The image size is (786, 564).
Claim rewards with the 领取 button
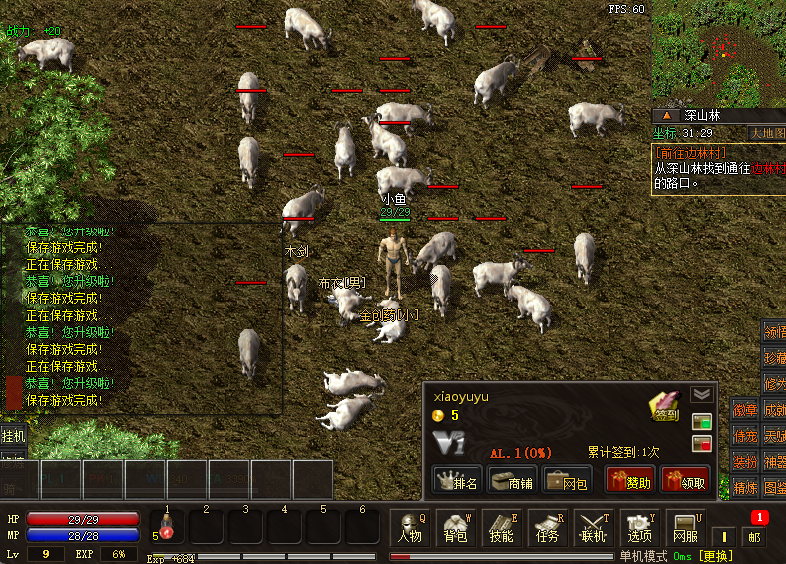click(x=686, y=481)
